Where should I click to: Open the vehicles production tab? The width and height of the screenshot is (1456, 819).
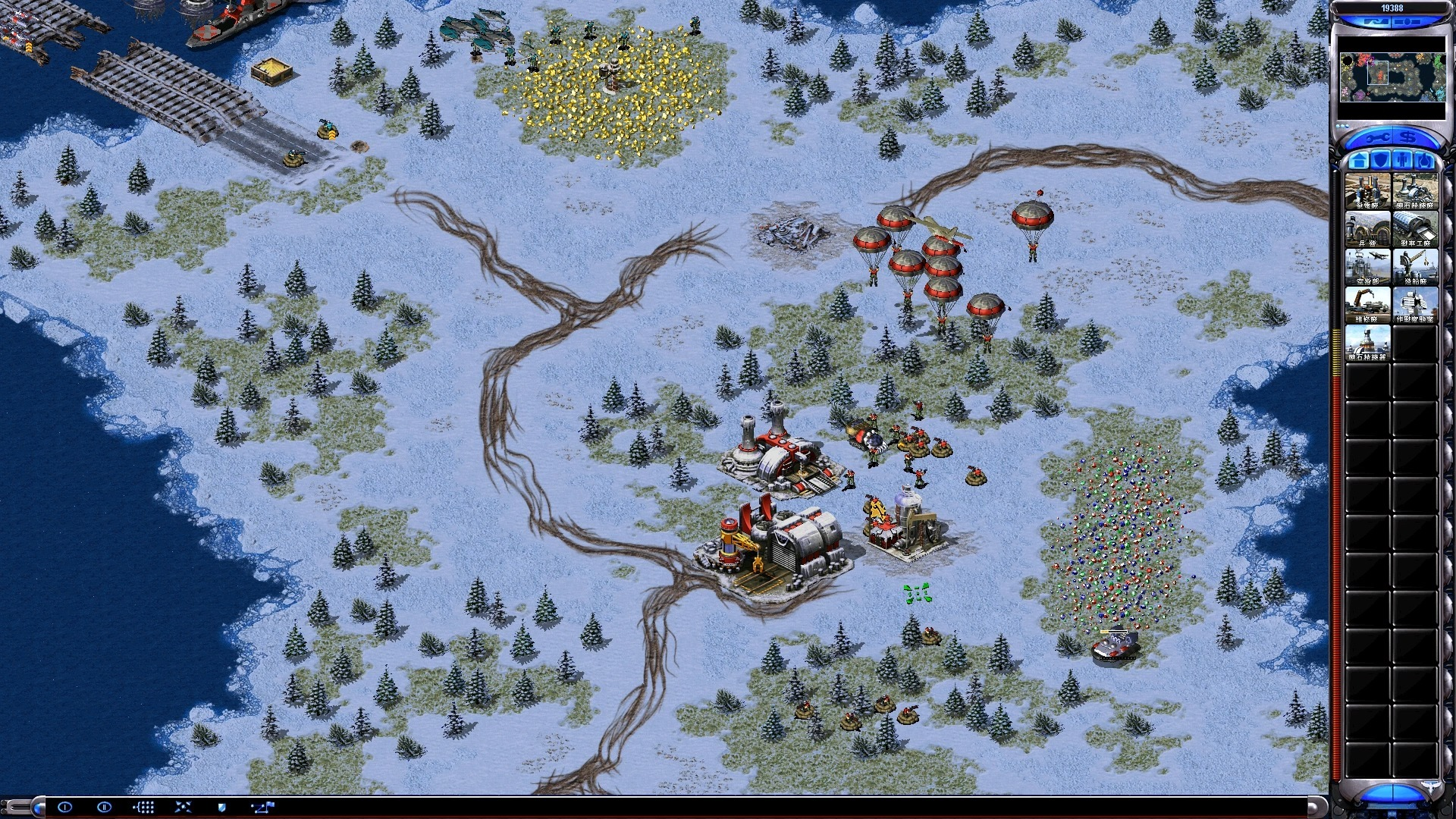click(1425, 160)
